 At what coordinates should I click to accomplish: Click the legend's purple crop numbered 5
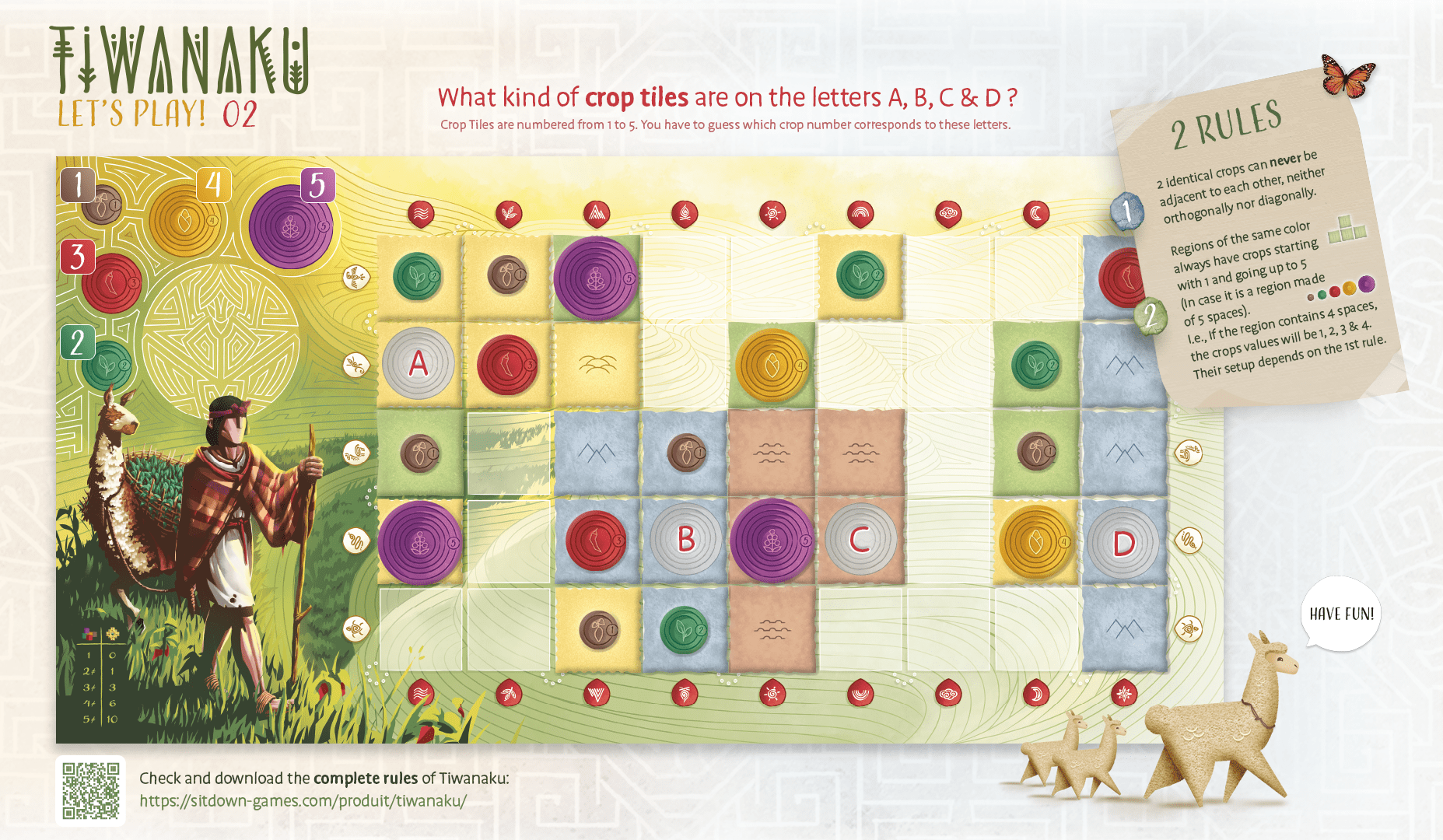pos(291,225)
